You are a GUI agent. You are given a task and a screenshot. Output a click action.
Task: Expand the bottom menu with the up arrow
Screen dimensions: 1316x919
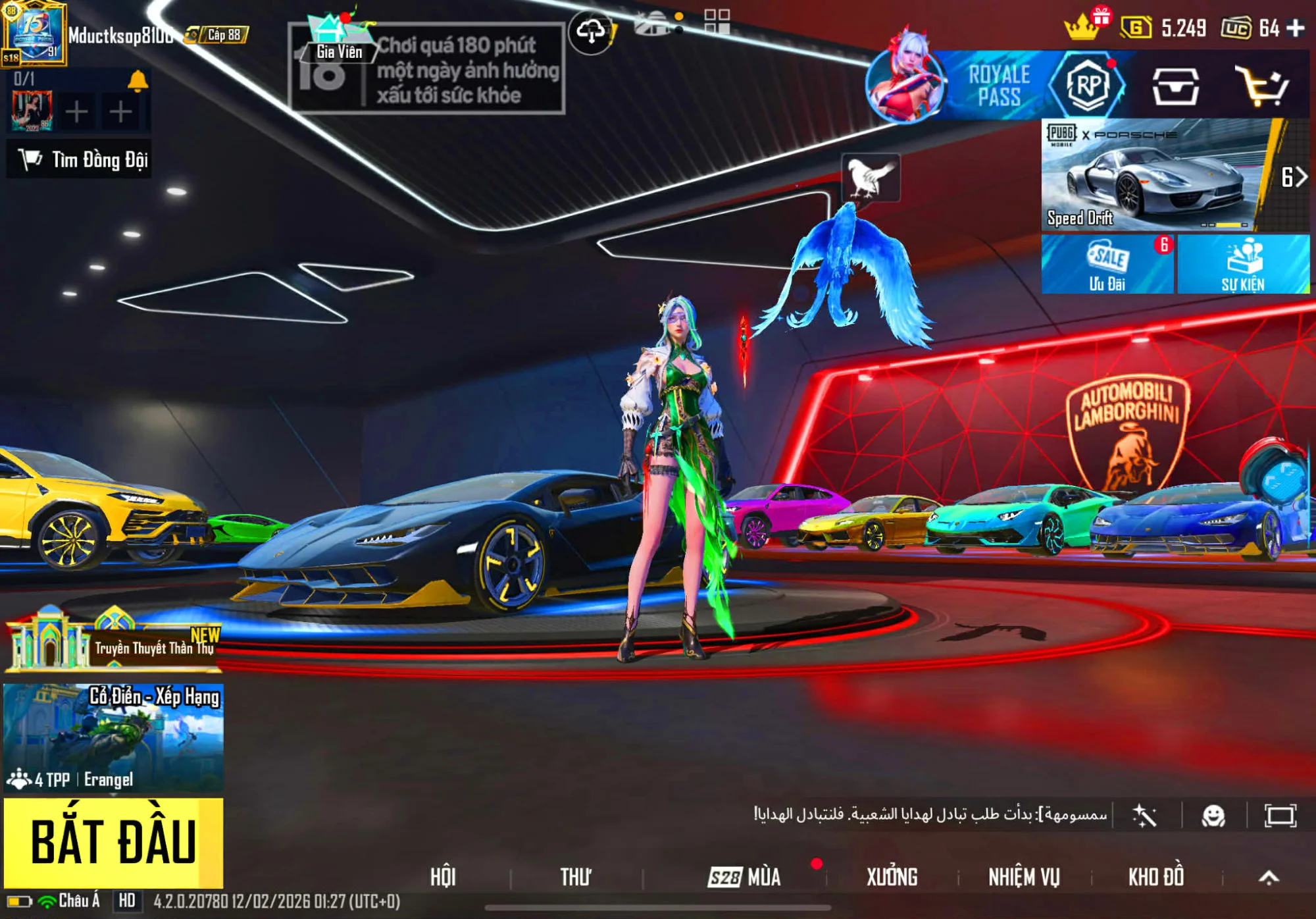[x=1269, y=877]
